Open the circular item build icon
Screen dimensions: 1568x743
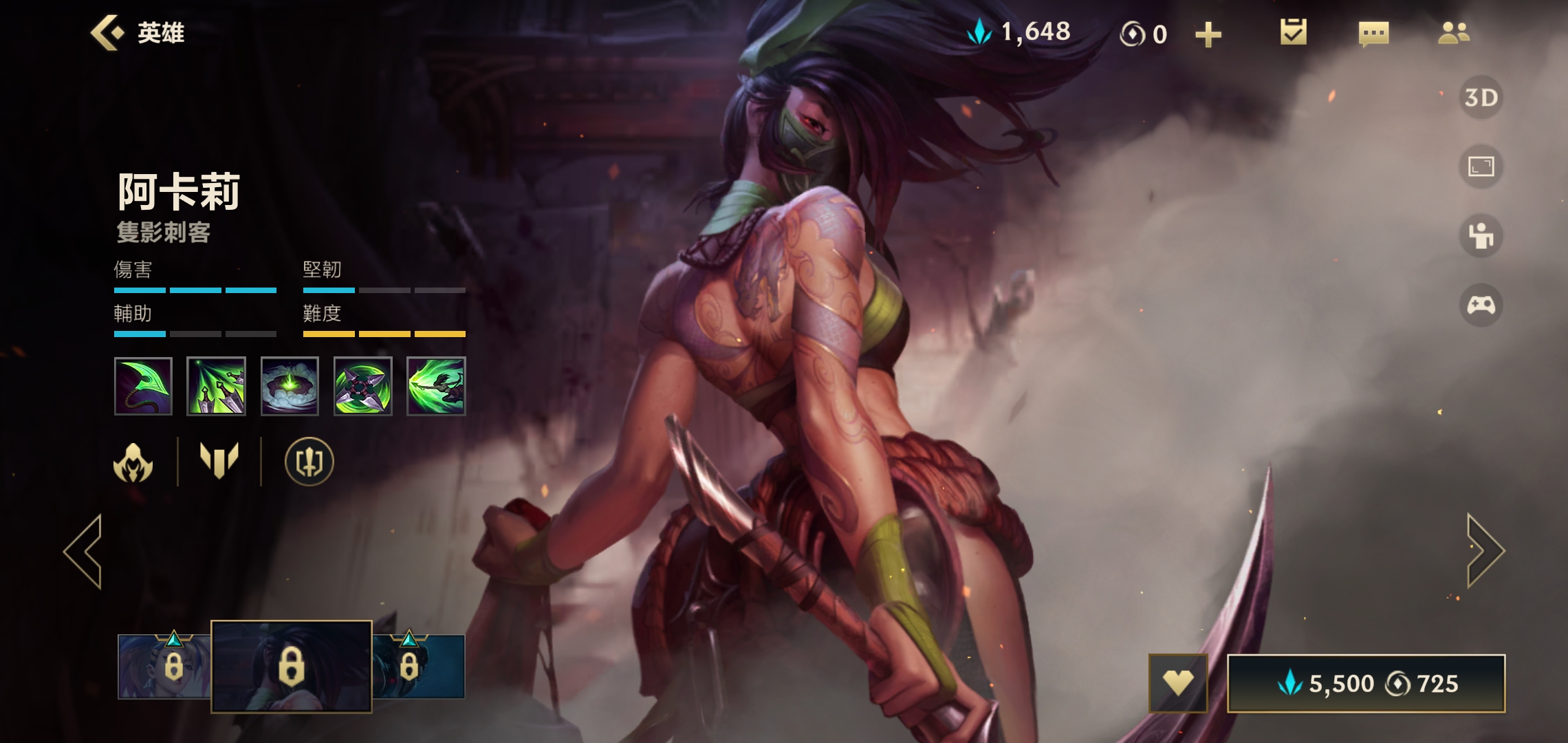pos(309,462)
